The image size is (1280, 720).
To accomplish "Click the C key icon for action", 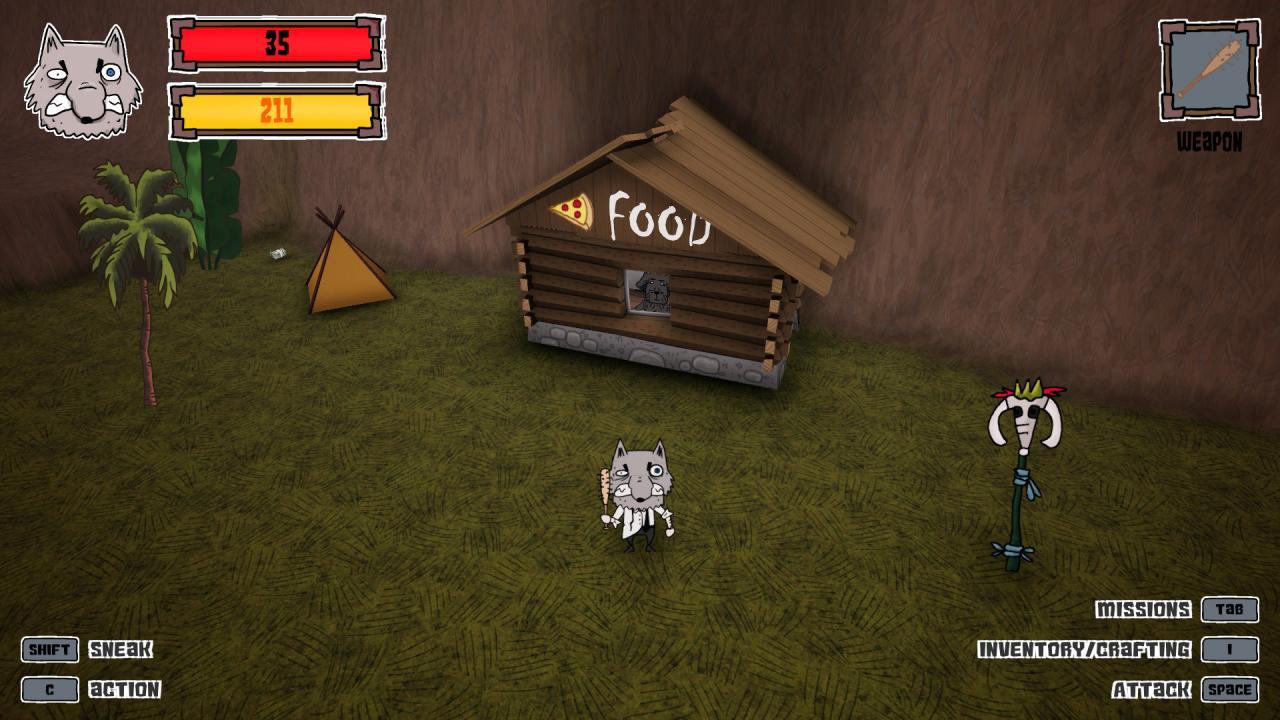I will point(49,688).
